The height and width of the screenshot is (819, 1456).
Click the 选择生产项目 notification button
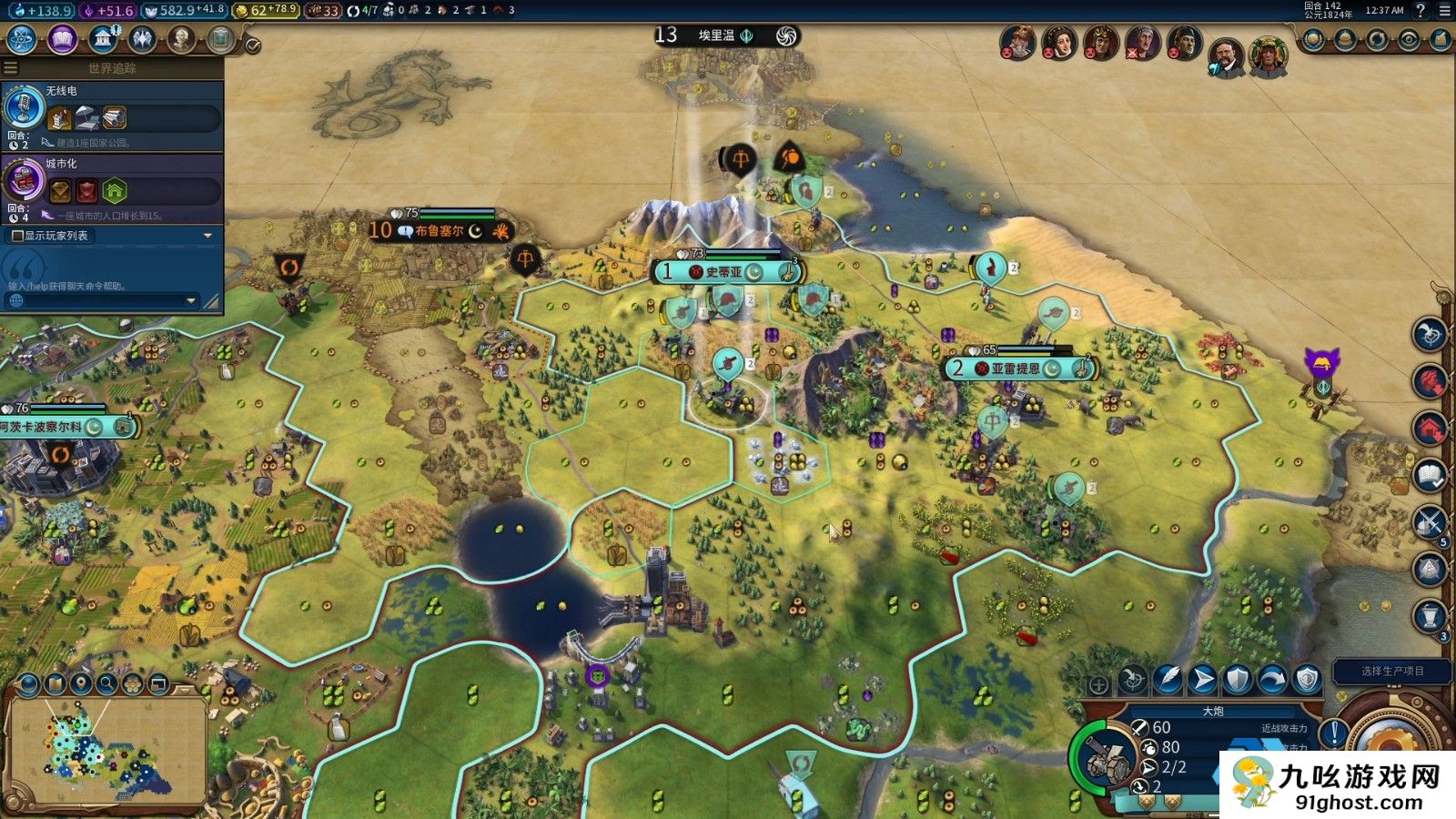coord(1392,671)
